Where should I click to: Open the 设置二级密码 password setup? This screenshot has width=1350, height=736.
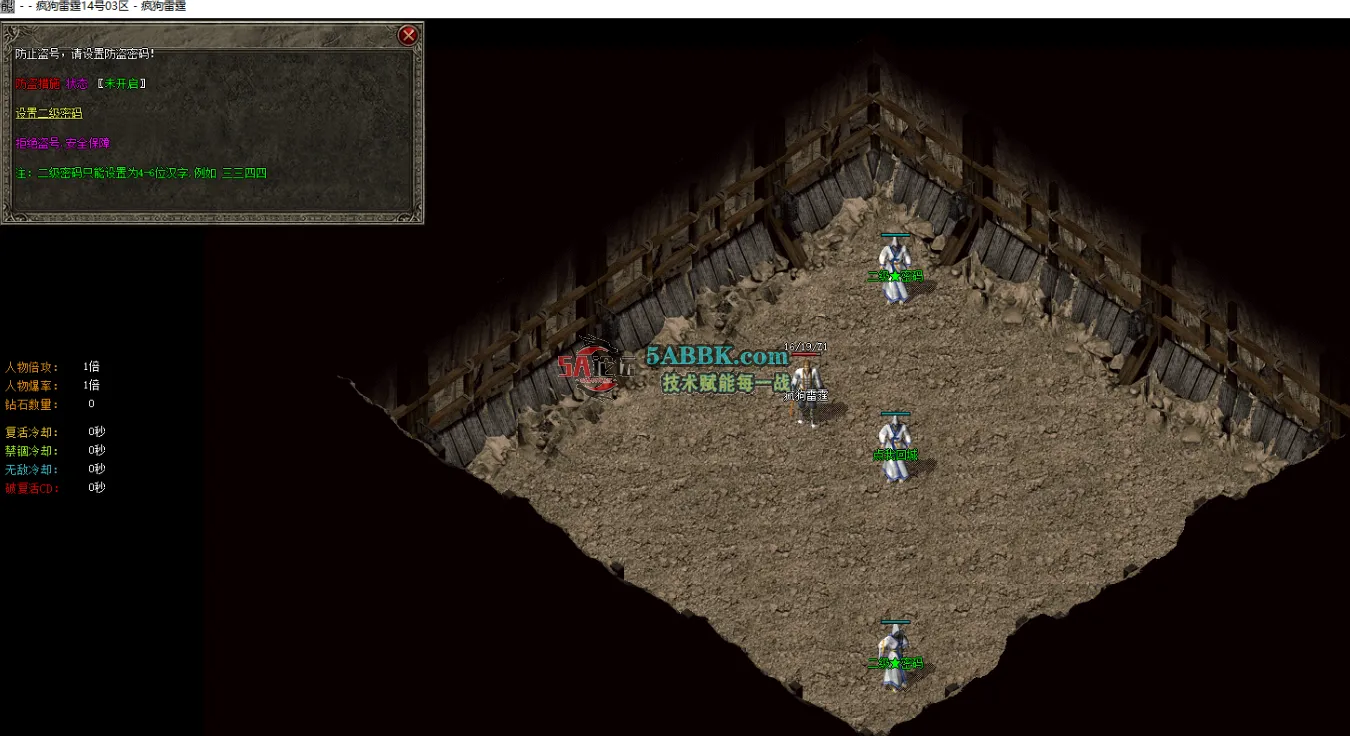click(x=47, y=113)
